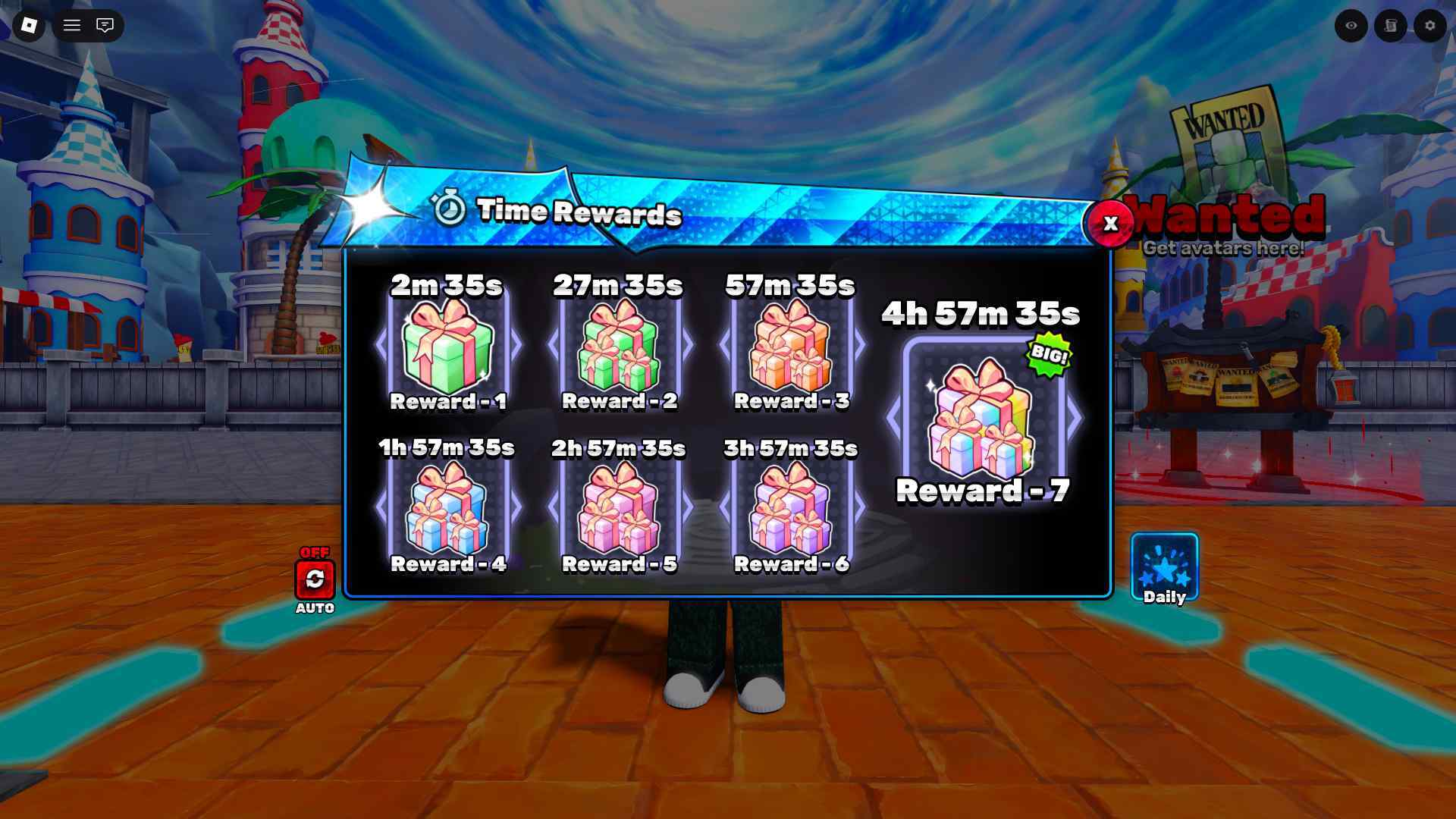
Task: Open the in-game chat bubble
Action: [105, 26]
